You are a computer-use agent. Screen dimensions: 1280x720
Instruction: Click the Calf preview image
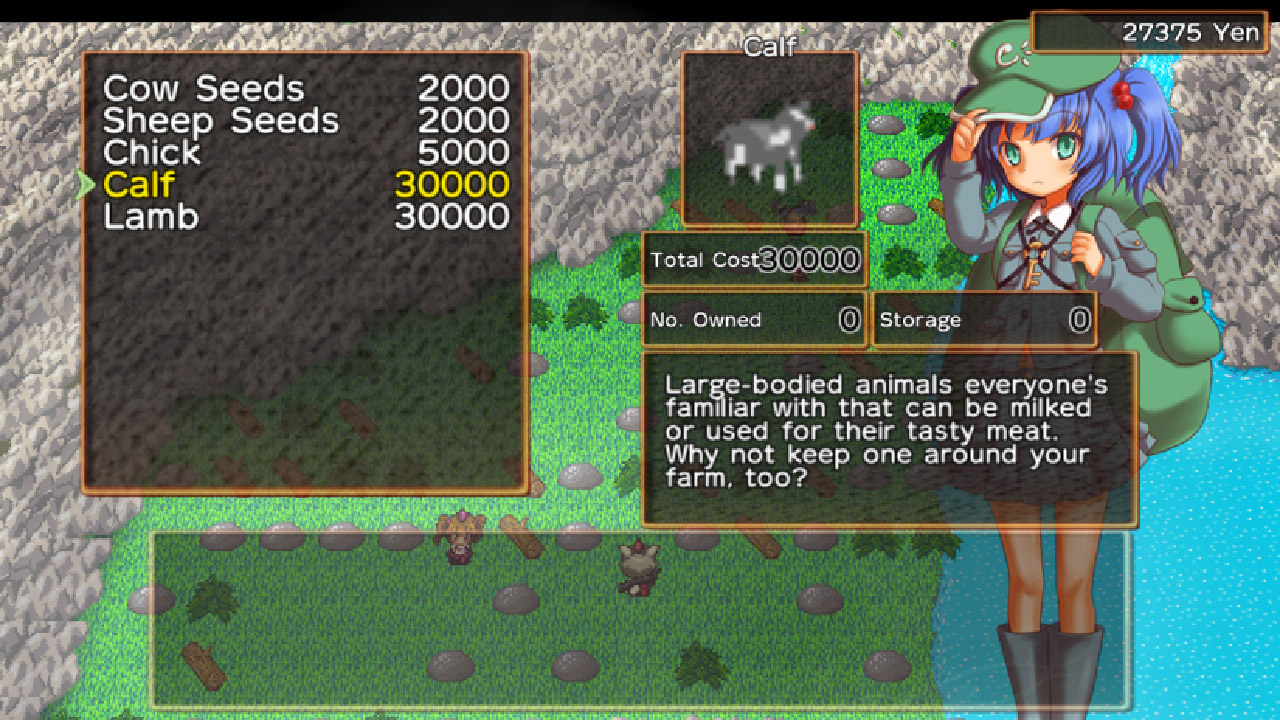[x=769, y=140]
